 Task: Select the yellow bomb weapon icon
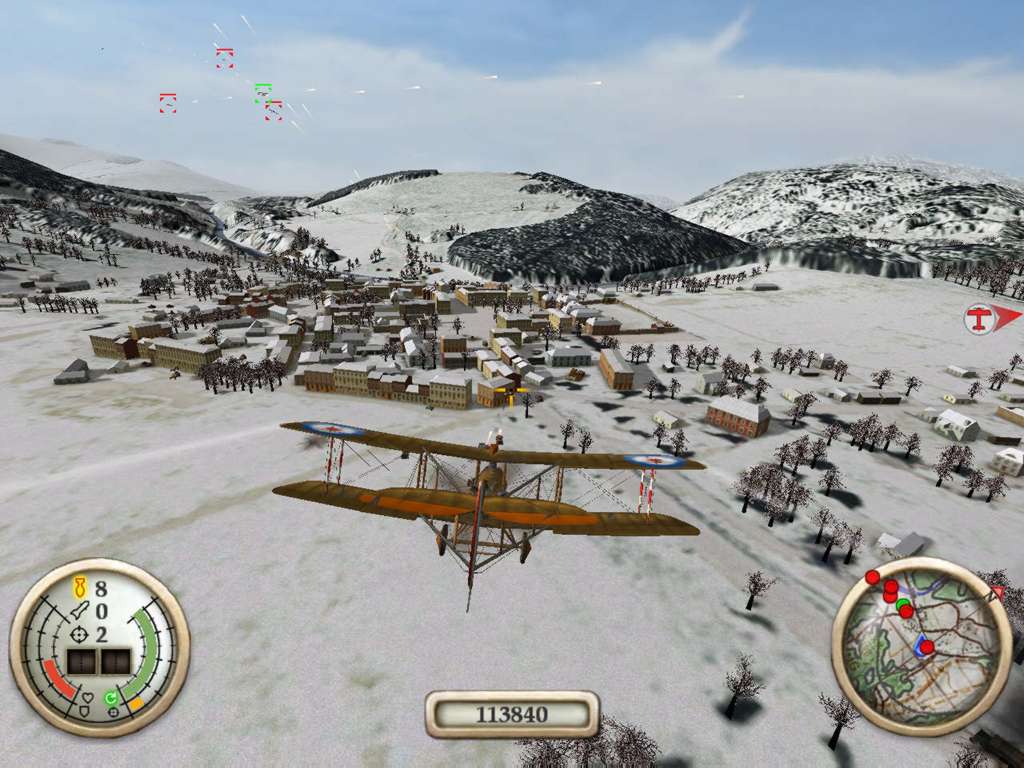[x=81, y=587]
